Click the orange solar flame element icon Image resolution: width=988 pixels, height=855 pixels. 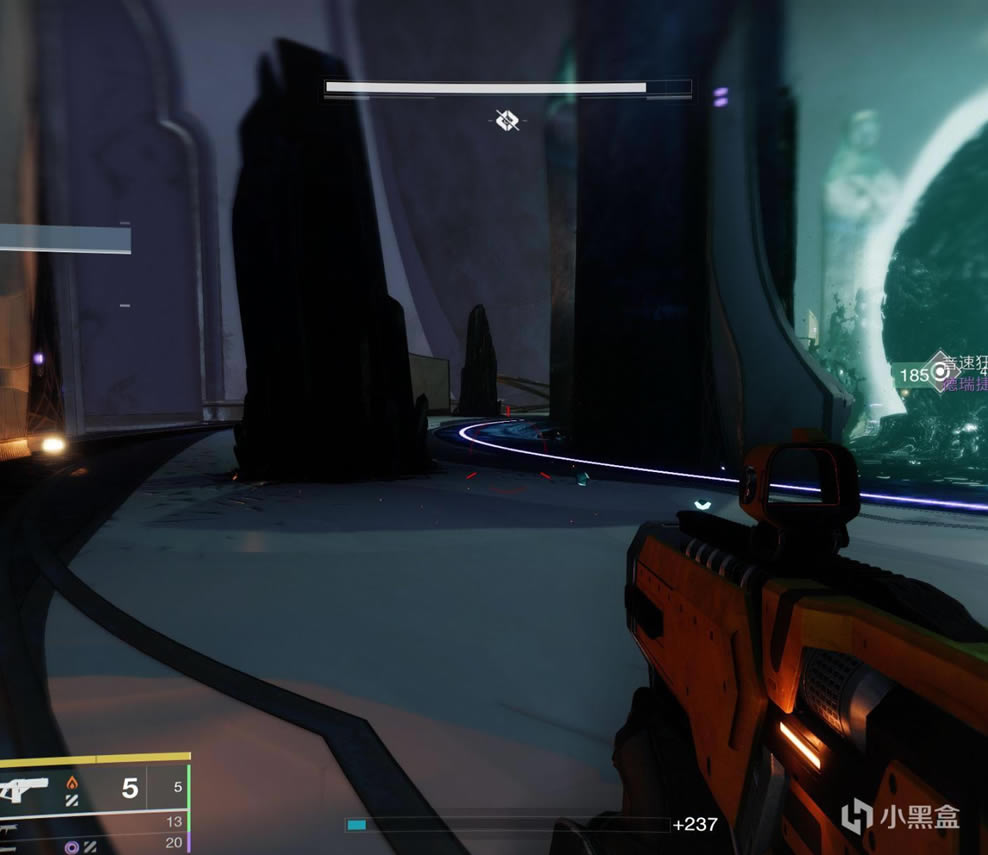point(72,783)
